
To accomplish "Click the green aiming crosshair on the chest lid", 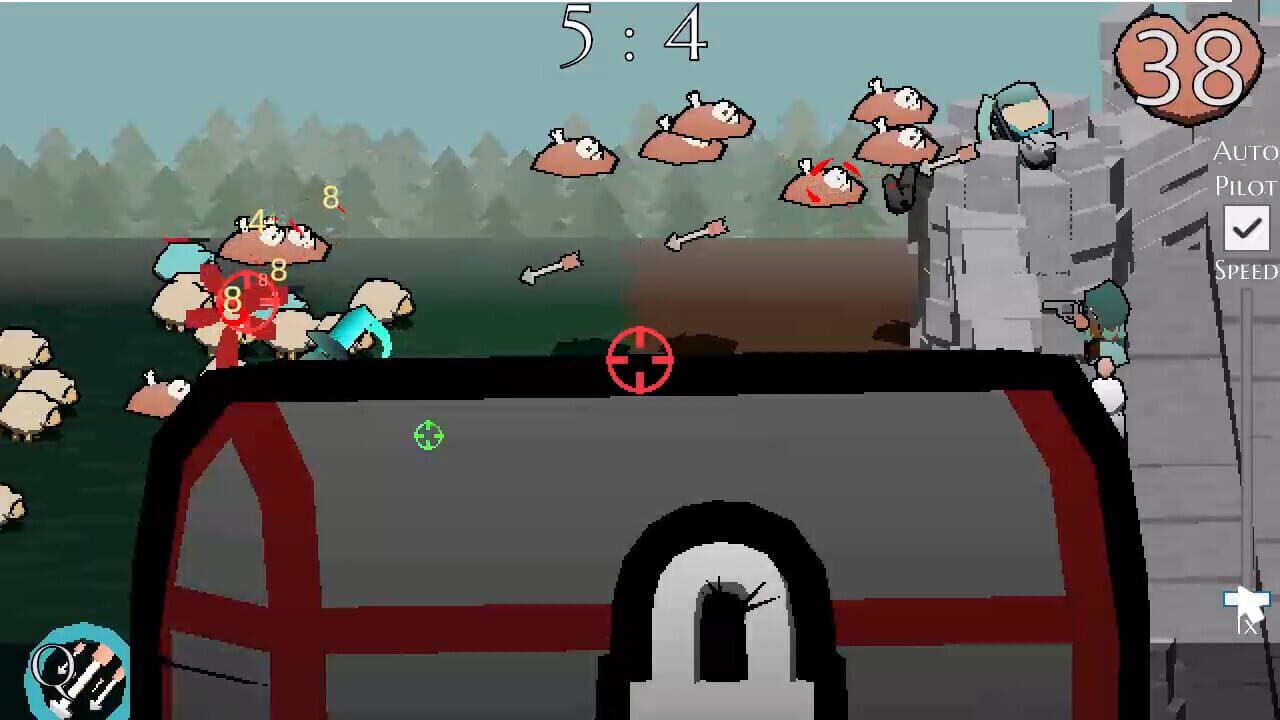I will click(428, 436).
